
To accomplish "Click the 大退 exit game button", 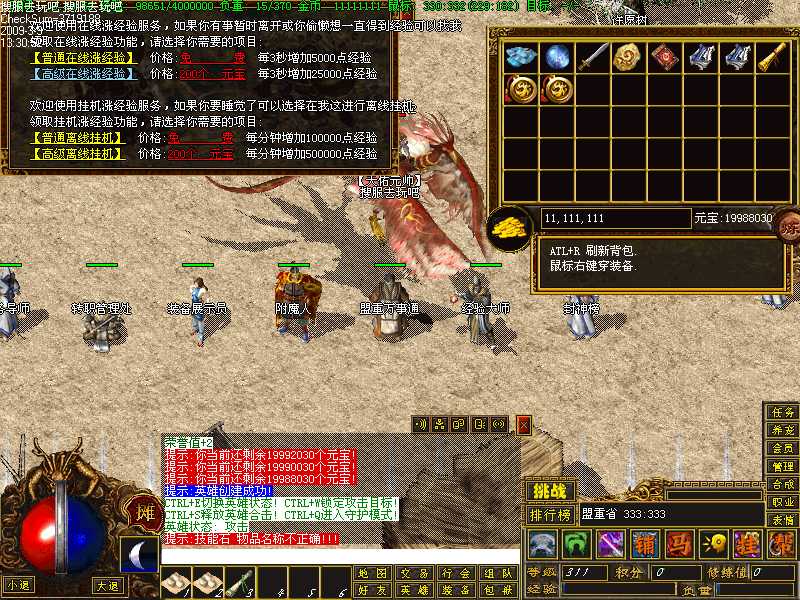I will [x=108, y=585].
